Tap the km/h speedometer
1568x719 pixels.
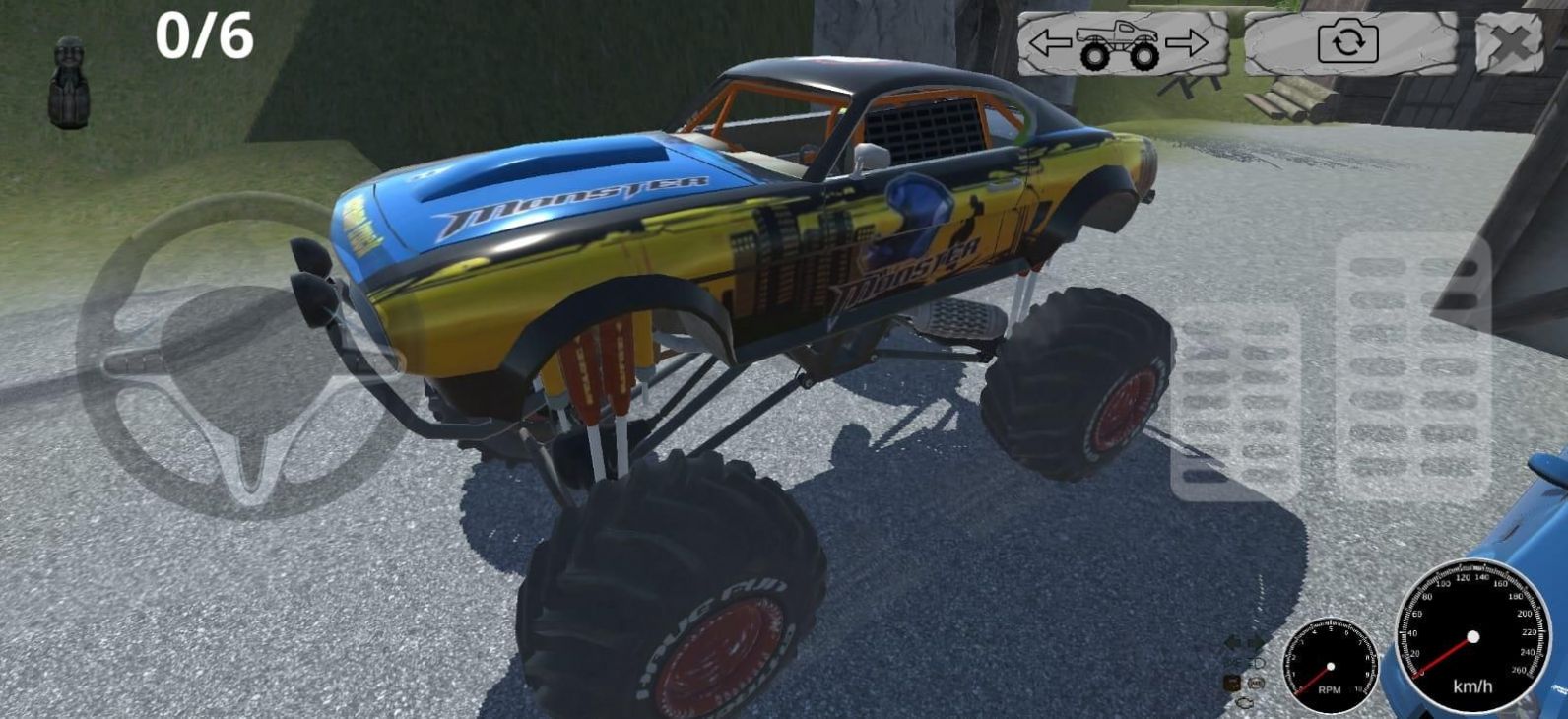pos(1472,638)
